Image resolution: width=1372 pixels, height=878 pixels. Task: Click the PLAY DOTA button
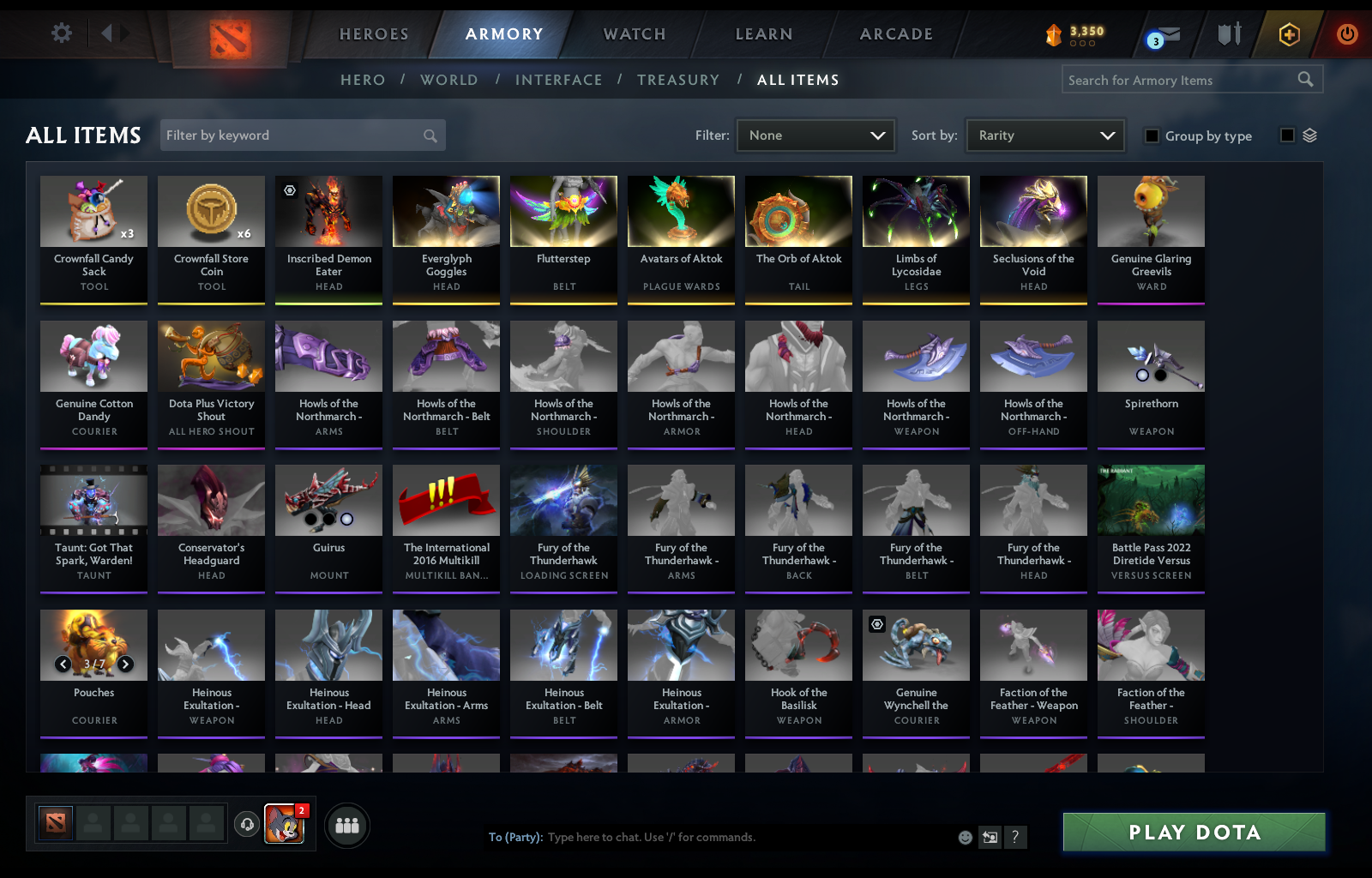1194,832
